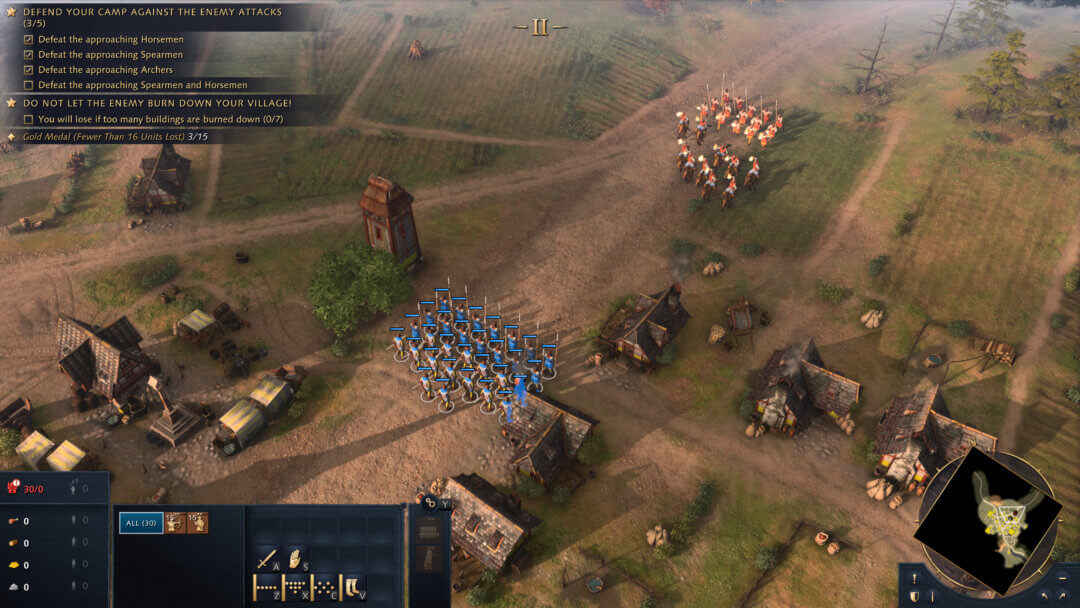This screenshot has width=1080, height=608.
Task: Choose the staggered spread formation icon
Action: click(324, 587)
